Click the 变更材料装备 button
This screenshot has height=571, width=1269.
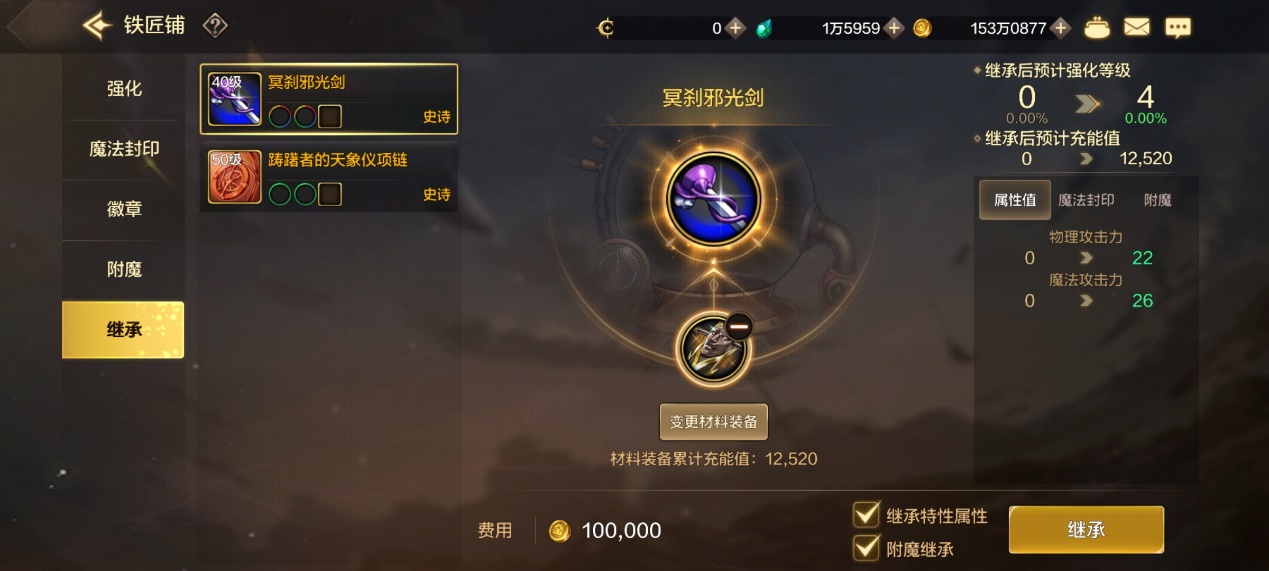[713, 422]
